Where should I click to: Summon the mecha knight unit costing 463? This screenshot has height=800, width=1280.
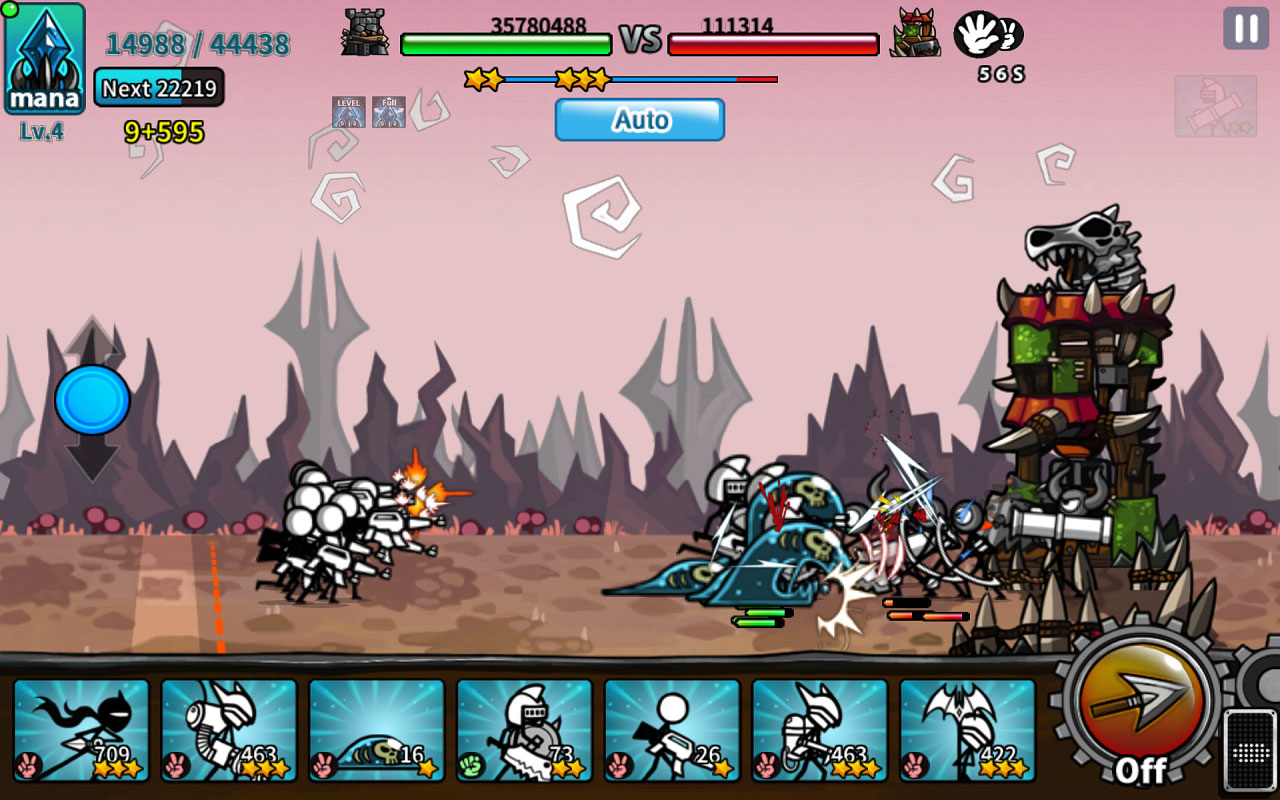pyautogui.click(x=229, y=730)
